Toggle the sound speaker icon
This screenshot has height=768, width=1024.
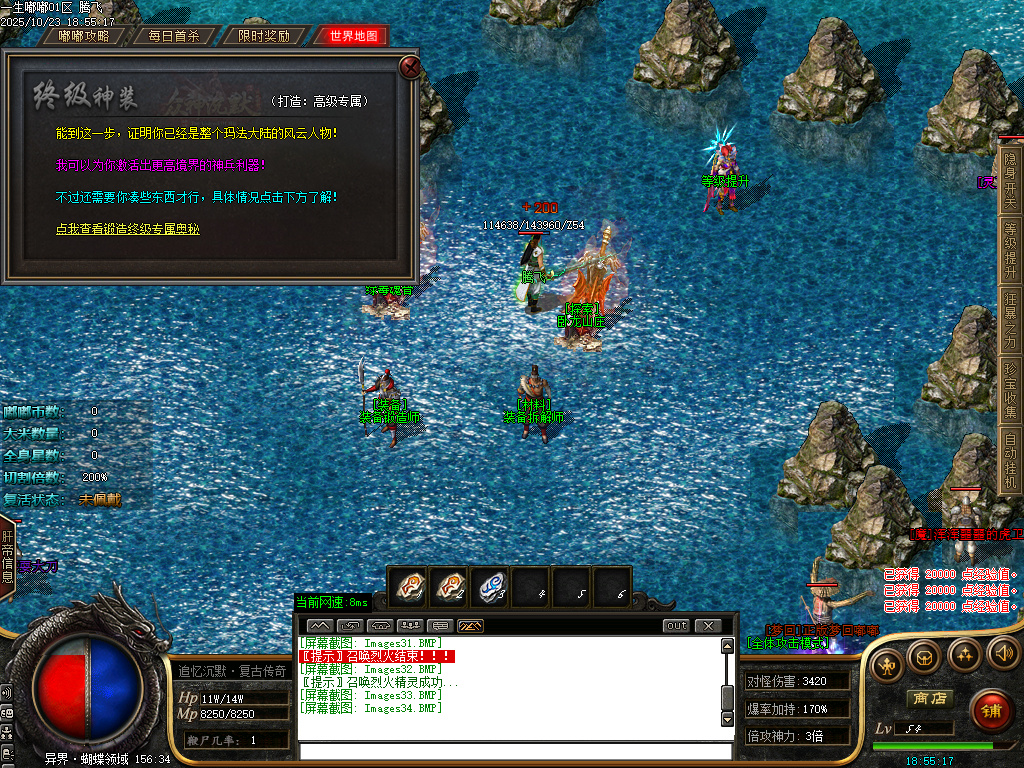(1001, 654)
